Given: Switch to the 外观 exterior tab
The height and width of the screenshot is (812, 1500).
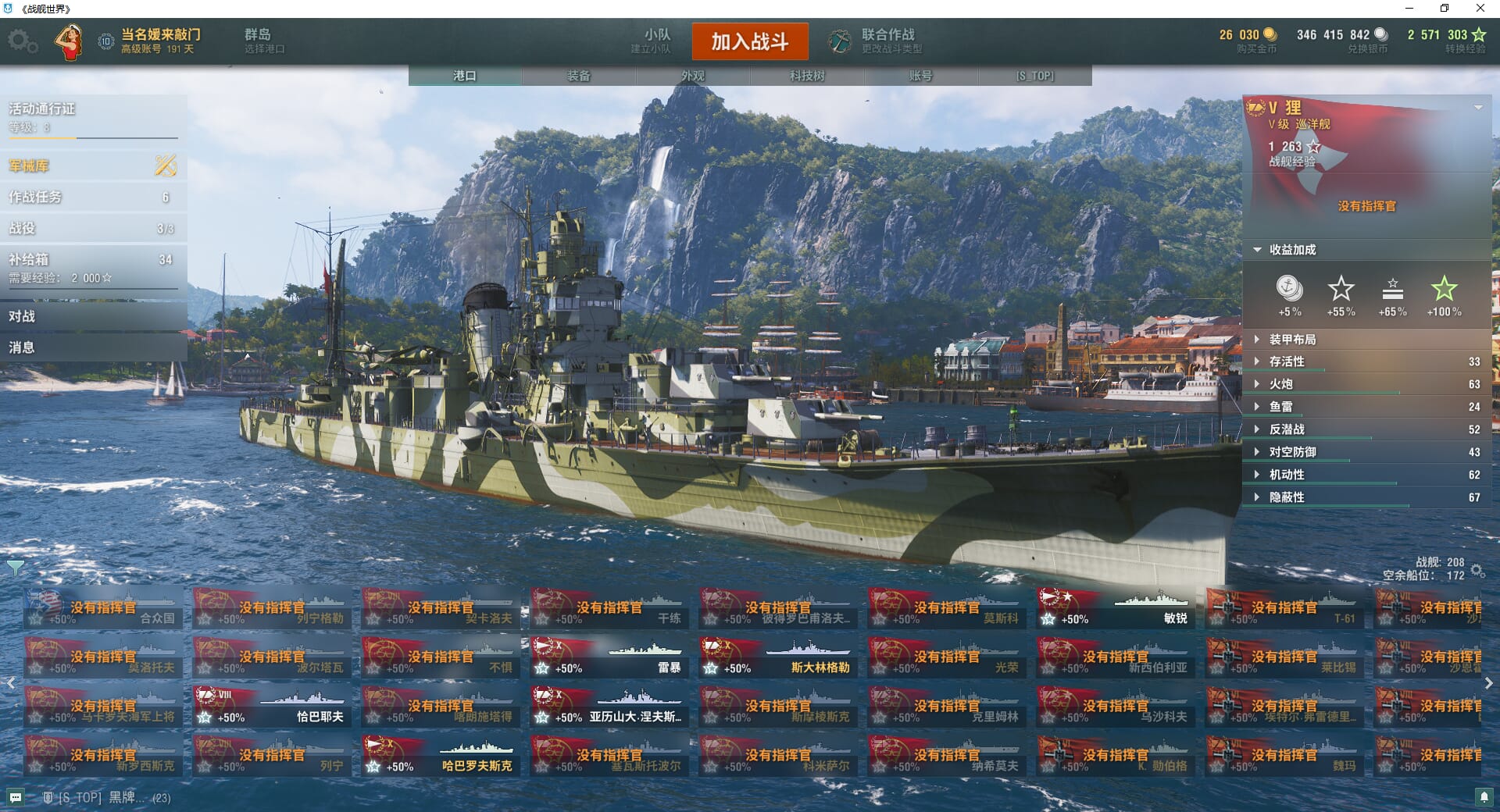Looking at the screenshot, I should [x=693, y=76].
